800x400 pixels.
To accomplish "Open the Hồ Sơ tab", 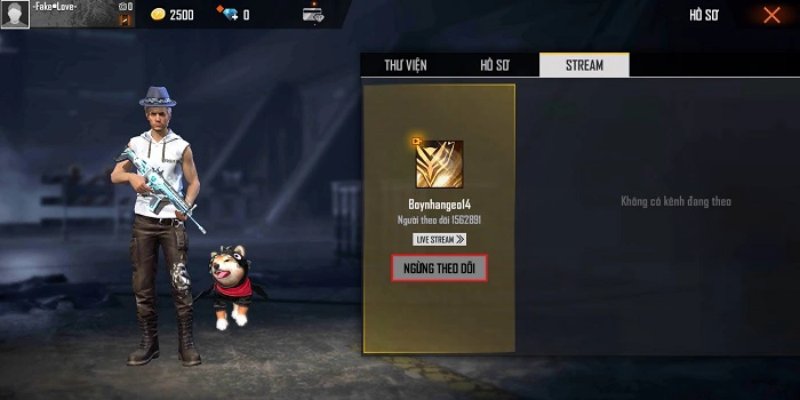I will (494, 65).
